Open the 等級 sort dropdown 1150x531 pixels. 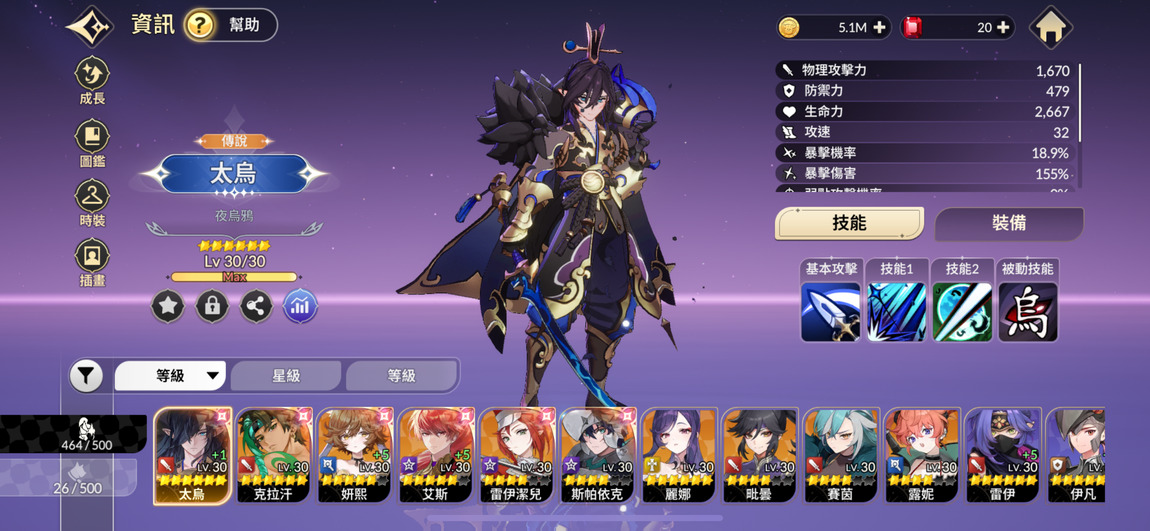click(171, 376)
